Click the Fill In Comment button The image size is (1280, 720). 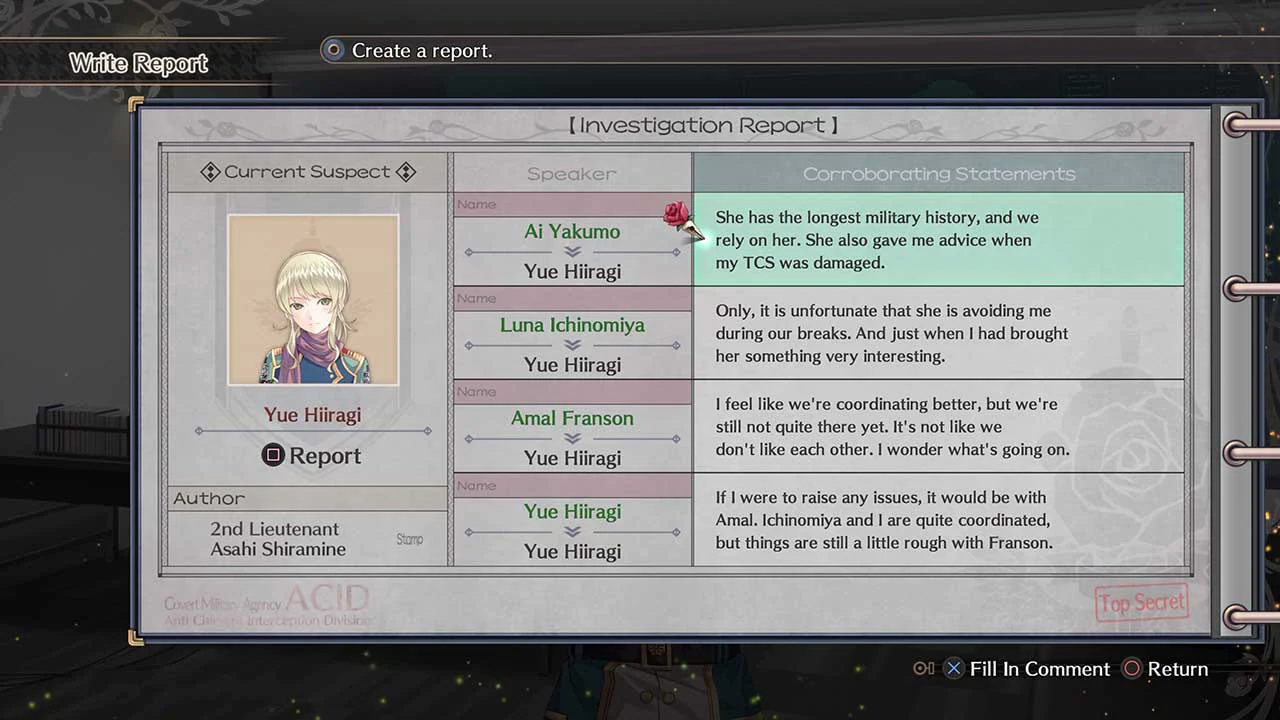(1040, 669)
